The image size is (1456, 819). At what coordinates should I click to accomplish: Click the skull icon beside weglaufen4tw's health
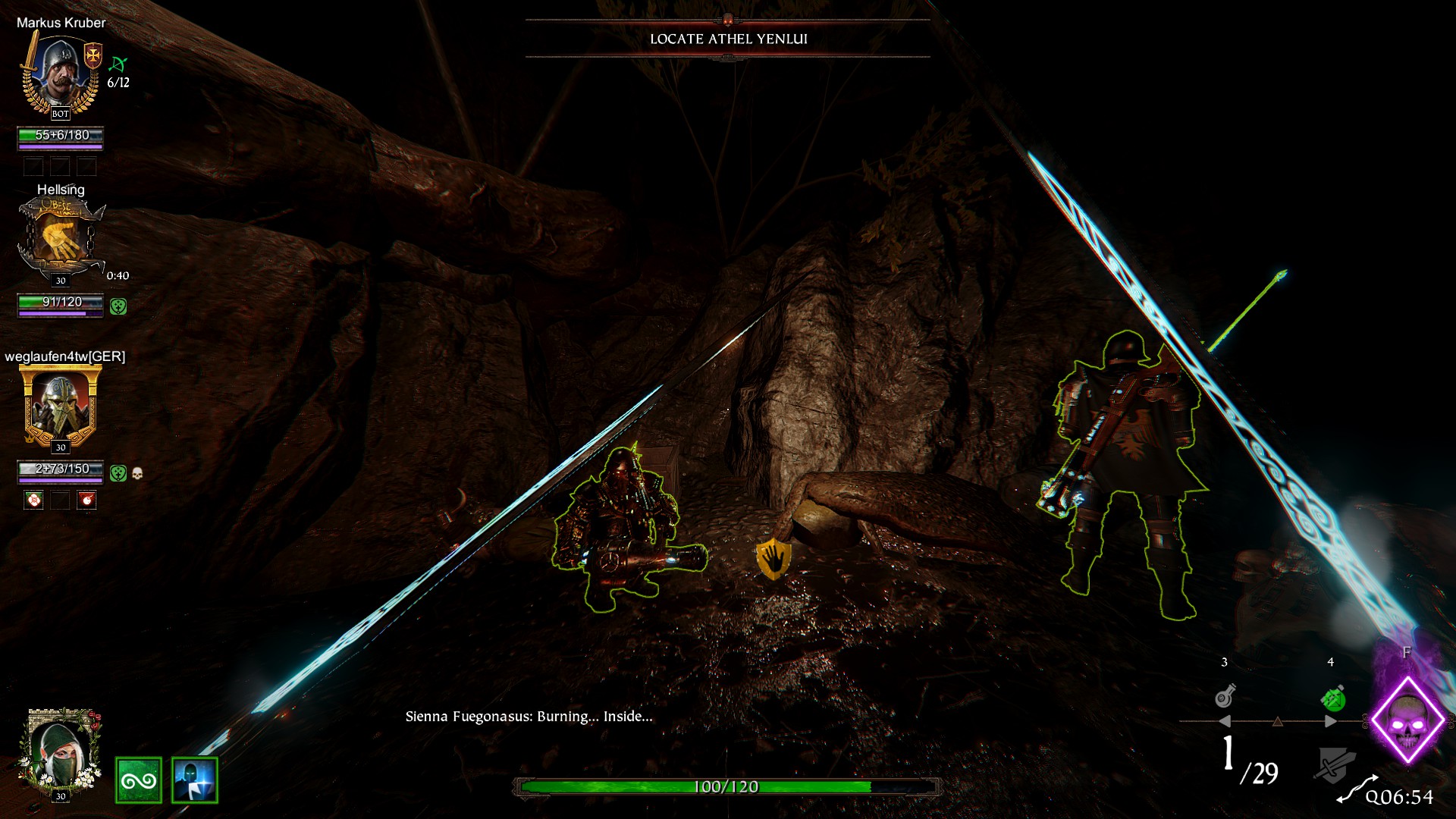pos(137,473)
